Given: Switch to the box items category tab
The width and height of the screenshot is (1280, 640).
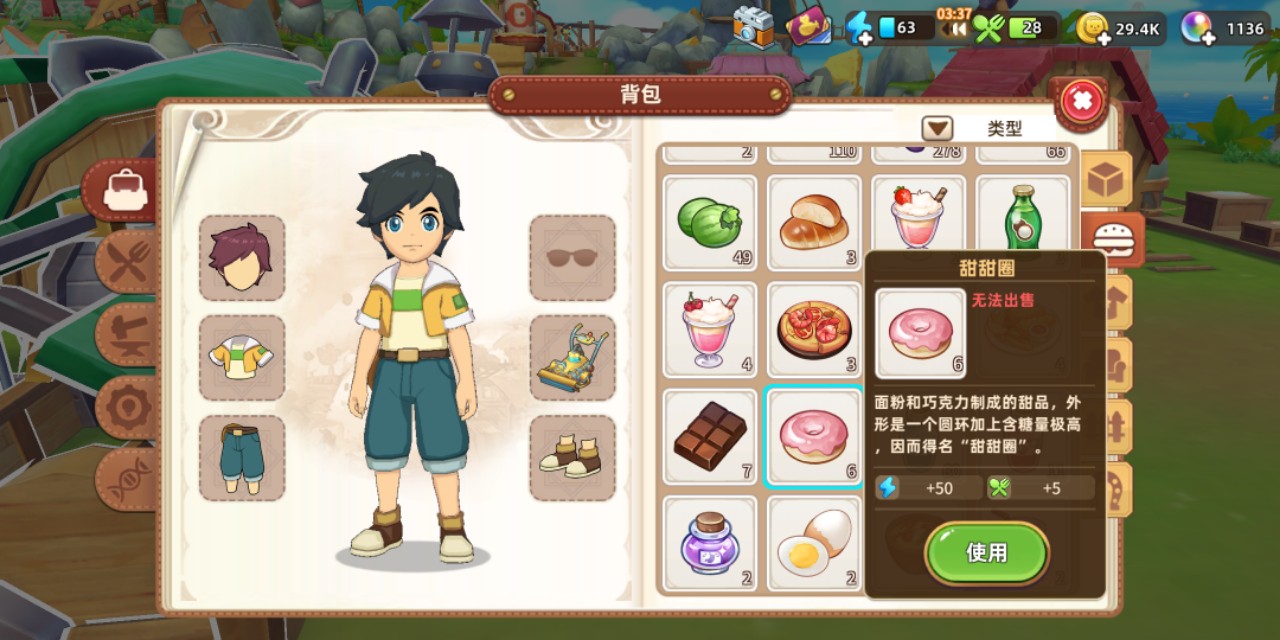Looking at the screenshot, I should tap(1108, 180).
